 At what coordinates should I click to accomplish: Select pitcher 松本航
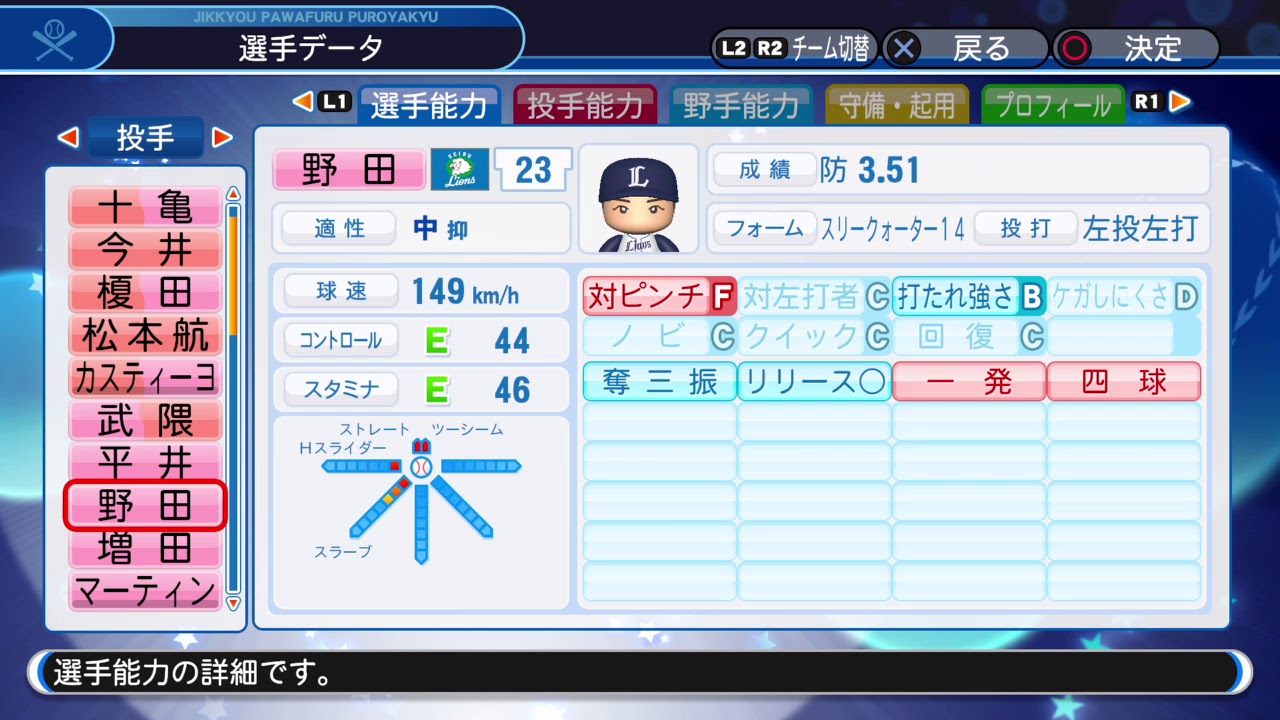point(145,336)
